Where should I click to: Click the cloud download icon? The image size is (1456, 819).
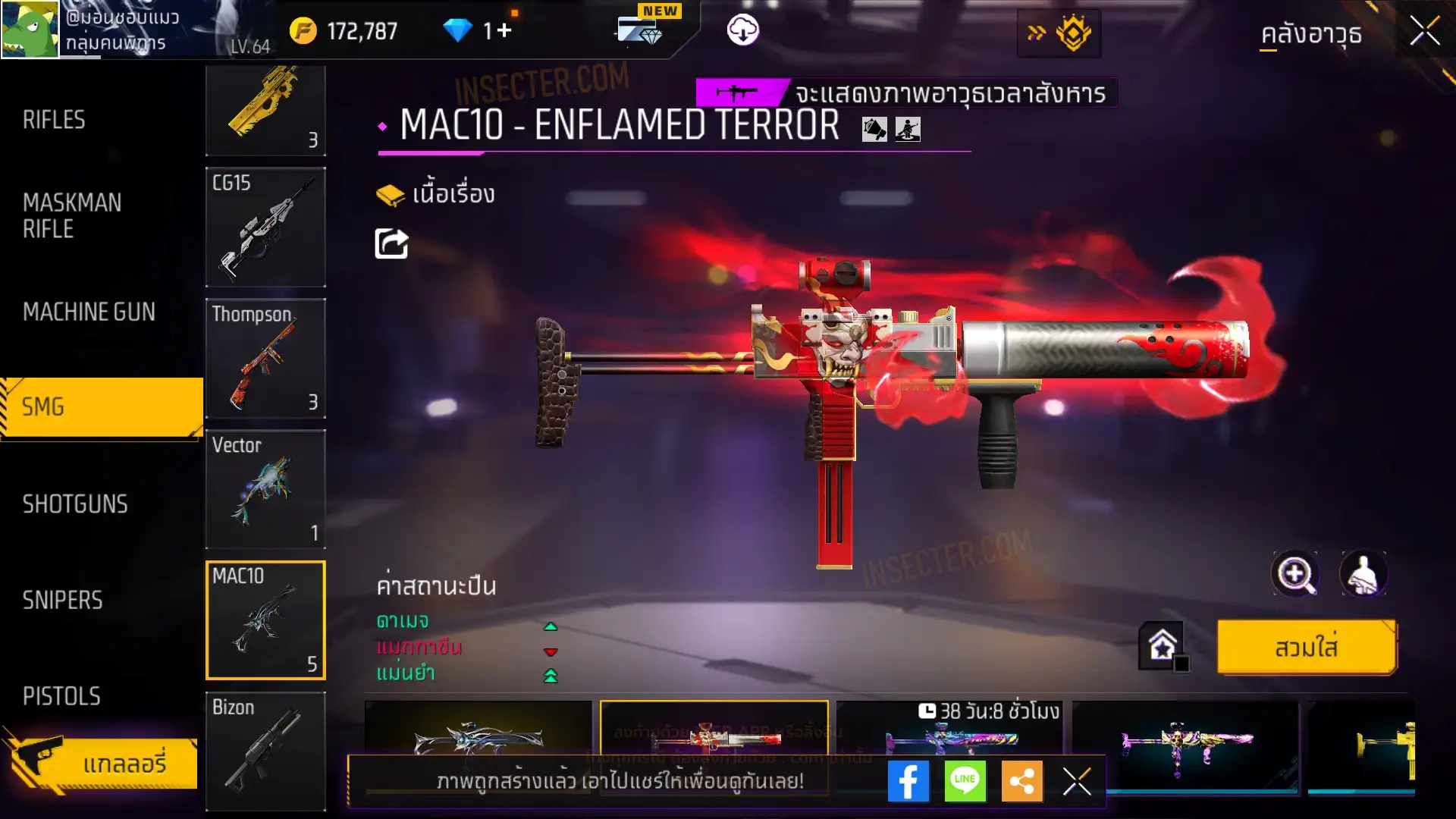coord(742,30)
